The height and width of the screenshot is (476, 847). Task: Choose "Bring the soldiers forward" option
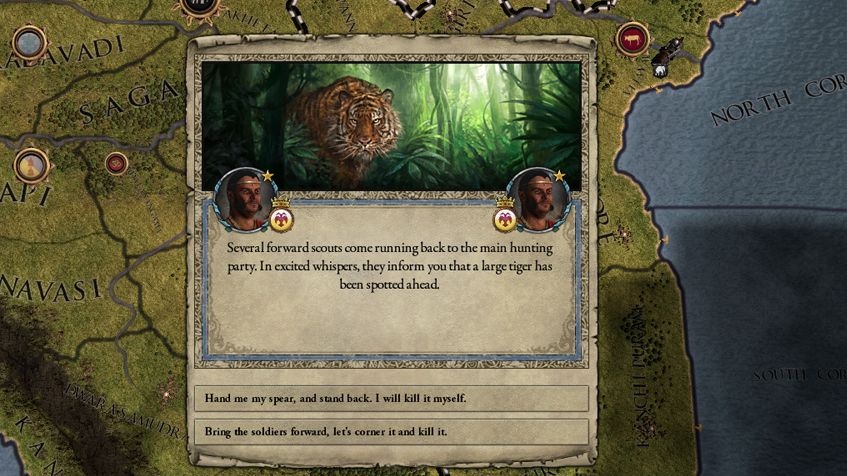(x=390, y=431)
